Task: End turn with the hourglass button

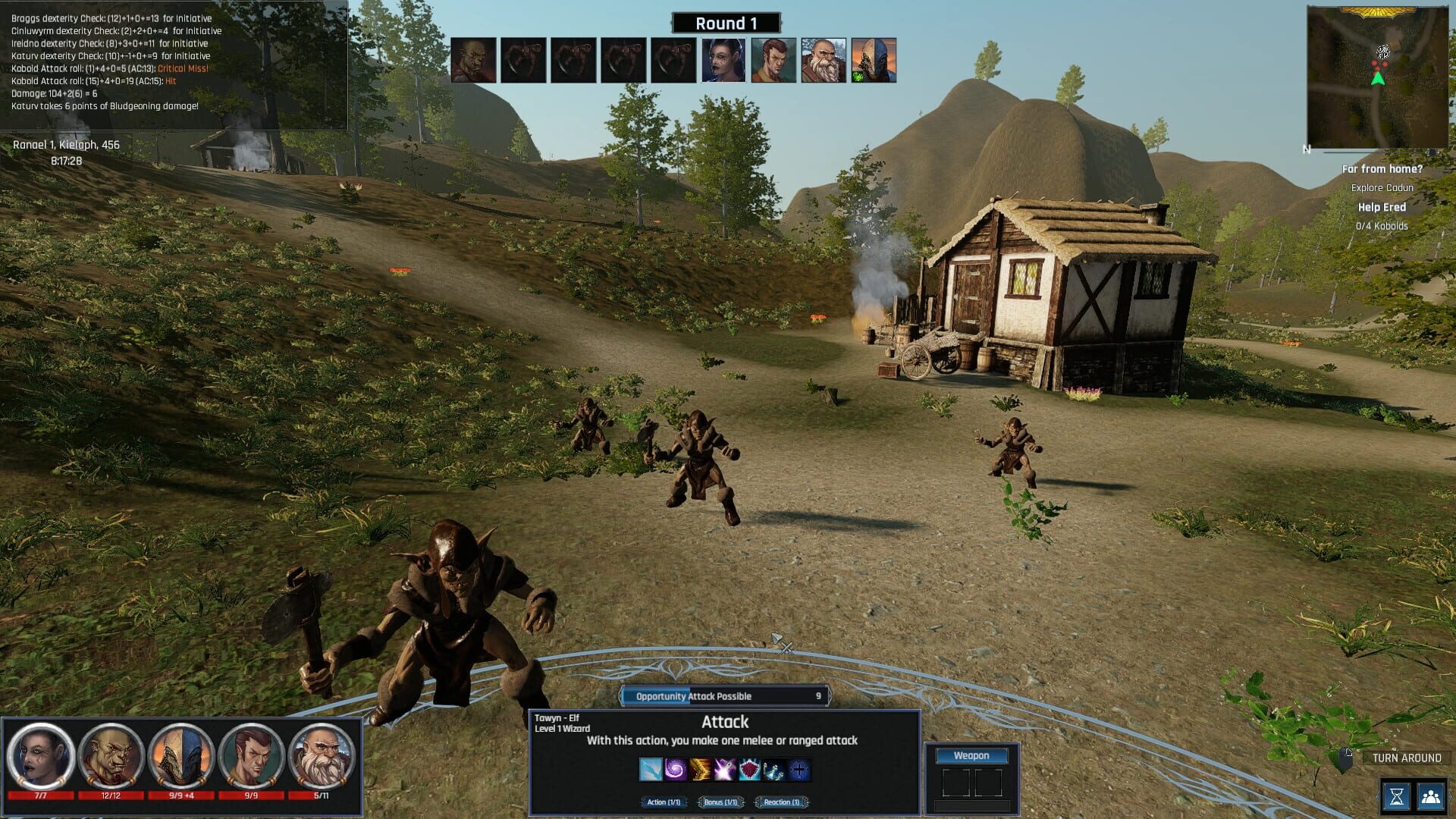Action: tap(1397, 796)
